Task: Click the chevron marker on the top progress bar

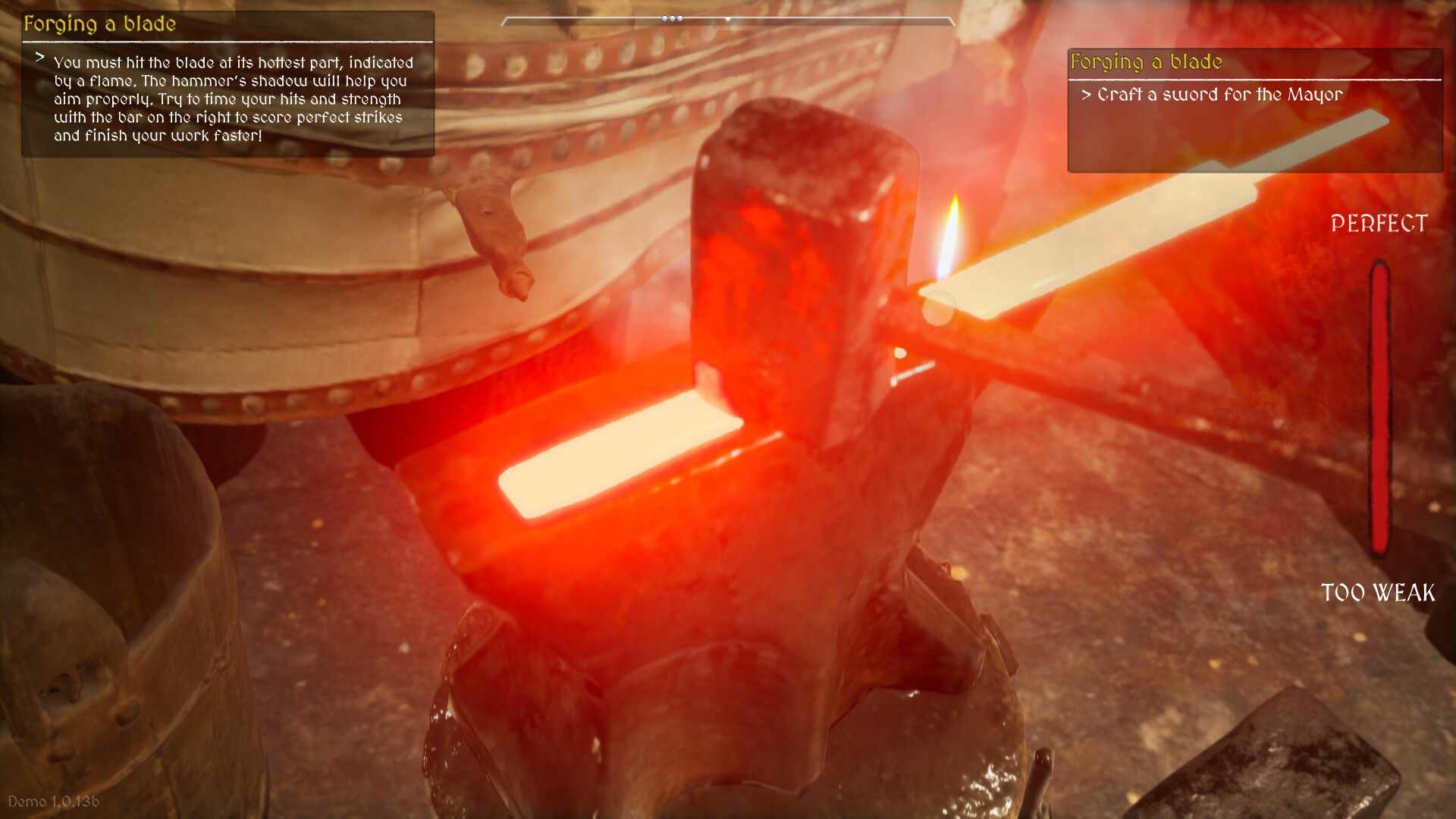Action: point(727,19)
